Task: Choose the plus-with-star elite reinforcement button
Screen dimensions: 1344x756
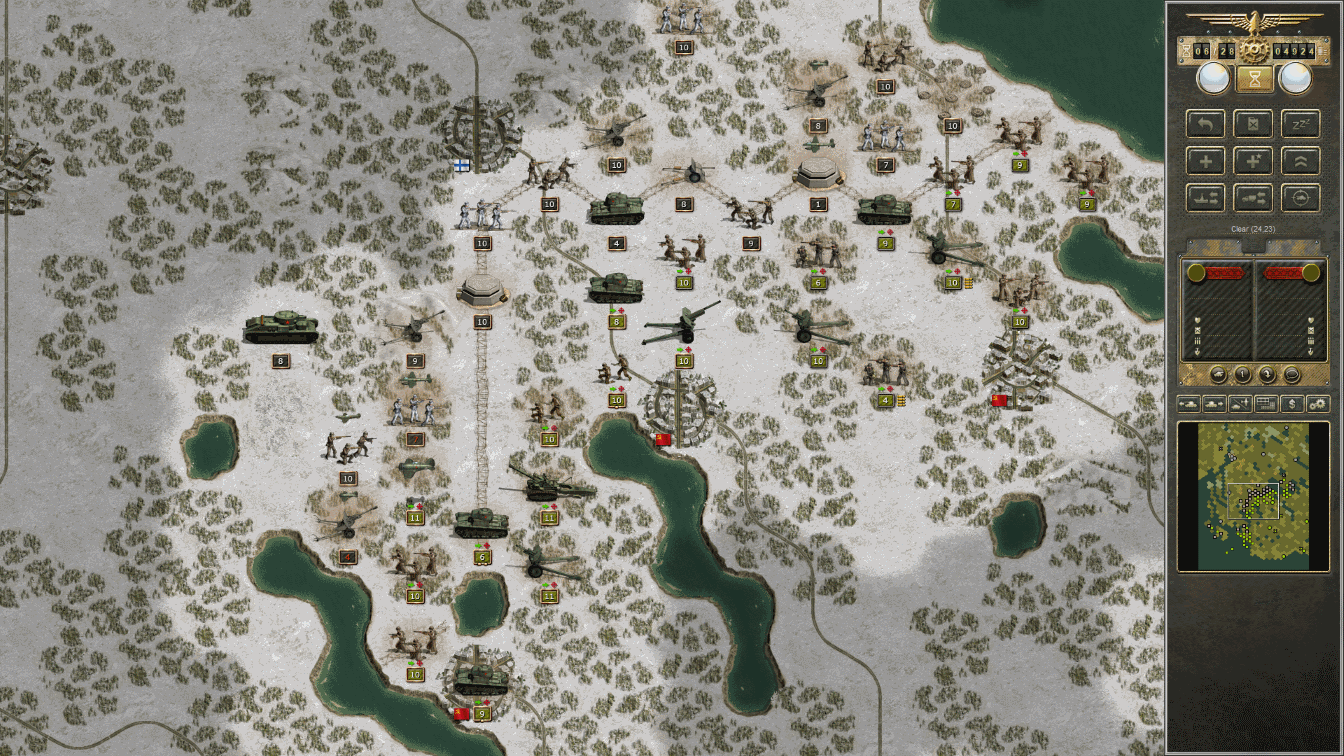Action: click(x=1253, y=161)
